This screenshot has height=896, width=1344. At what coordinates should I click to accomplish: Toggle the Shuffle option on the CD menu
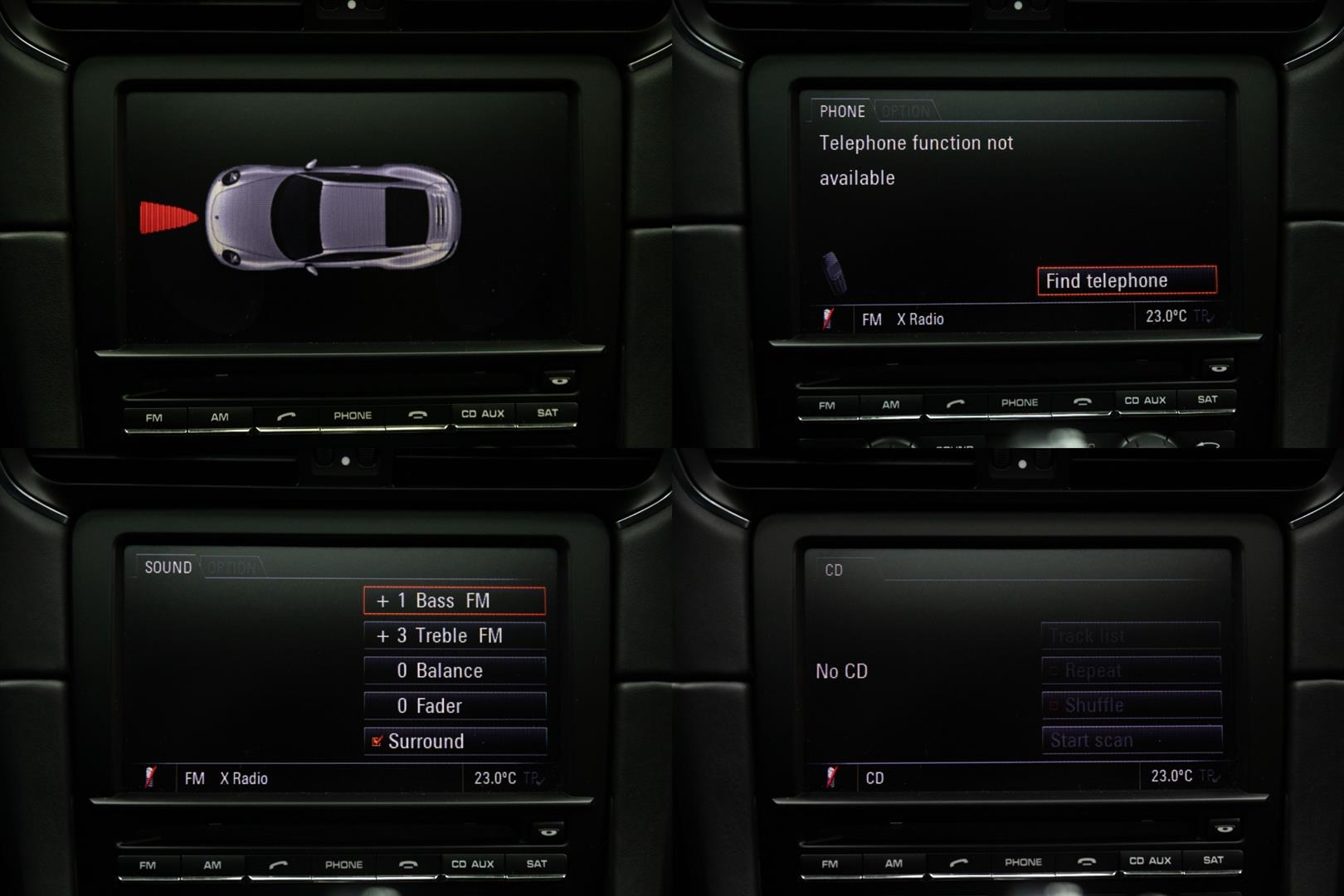[x=1130, y=705]
